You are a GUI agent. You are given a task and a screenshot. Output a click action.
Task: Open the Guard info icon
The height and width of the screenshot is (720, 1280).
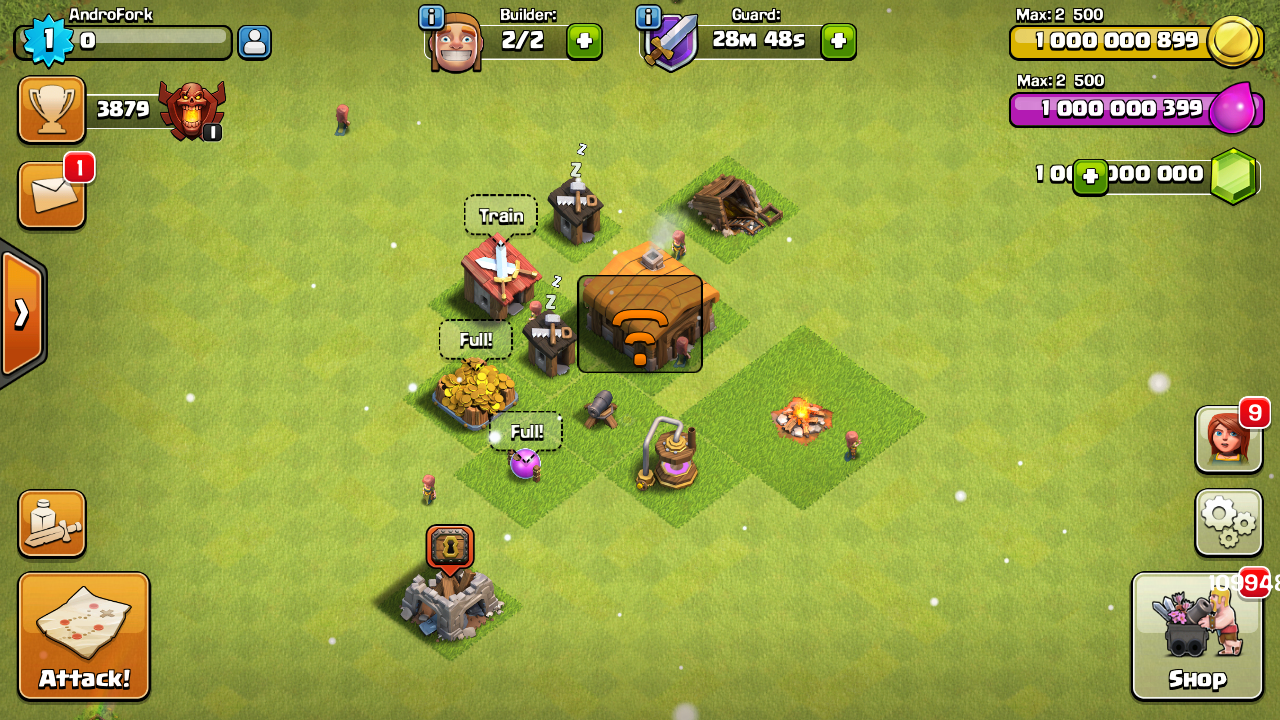651,16
